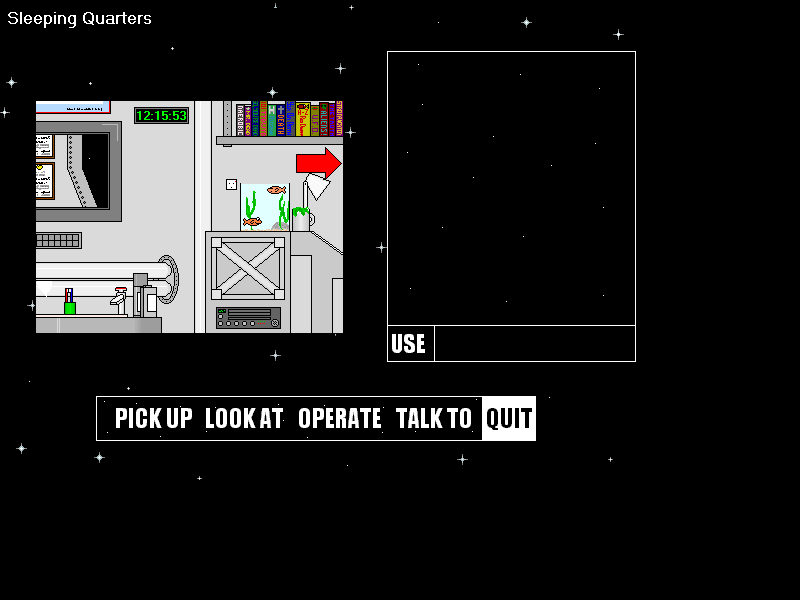
Task: Select the PICK UP verb
Action: (153, 418)
